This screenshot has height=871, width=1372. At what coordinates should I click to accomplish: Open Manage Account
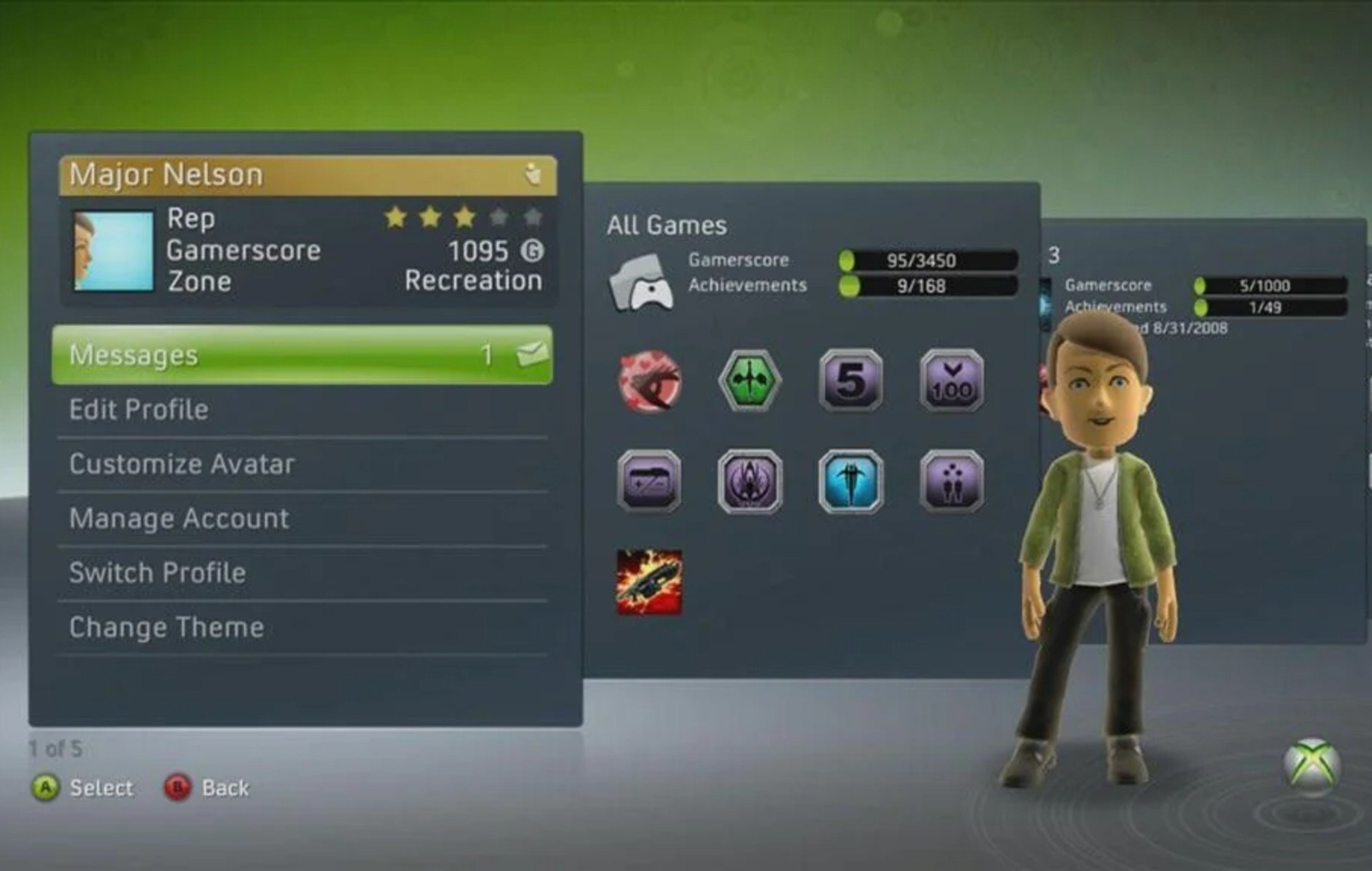302,518
